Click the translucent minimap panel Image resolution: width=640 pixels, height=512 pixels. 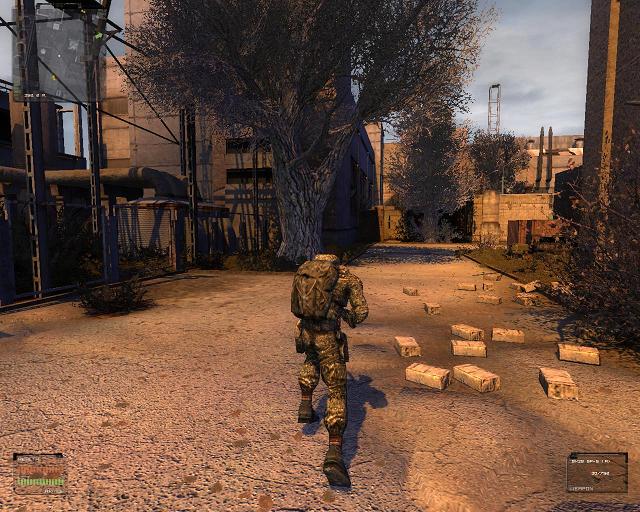point(62,57)
